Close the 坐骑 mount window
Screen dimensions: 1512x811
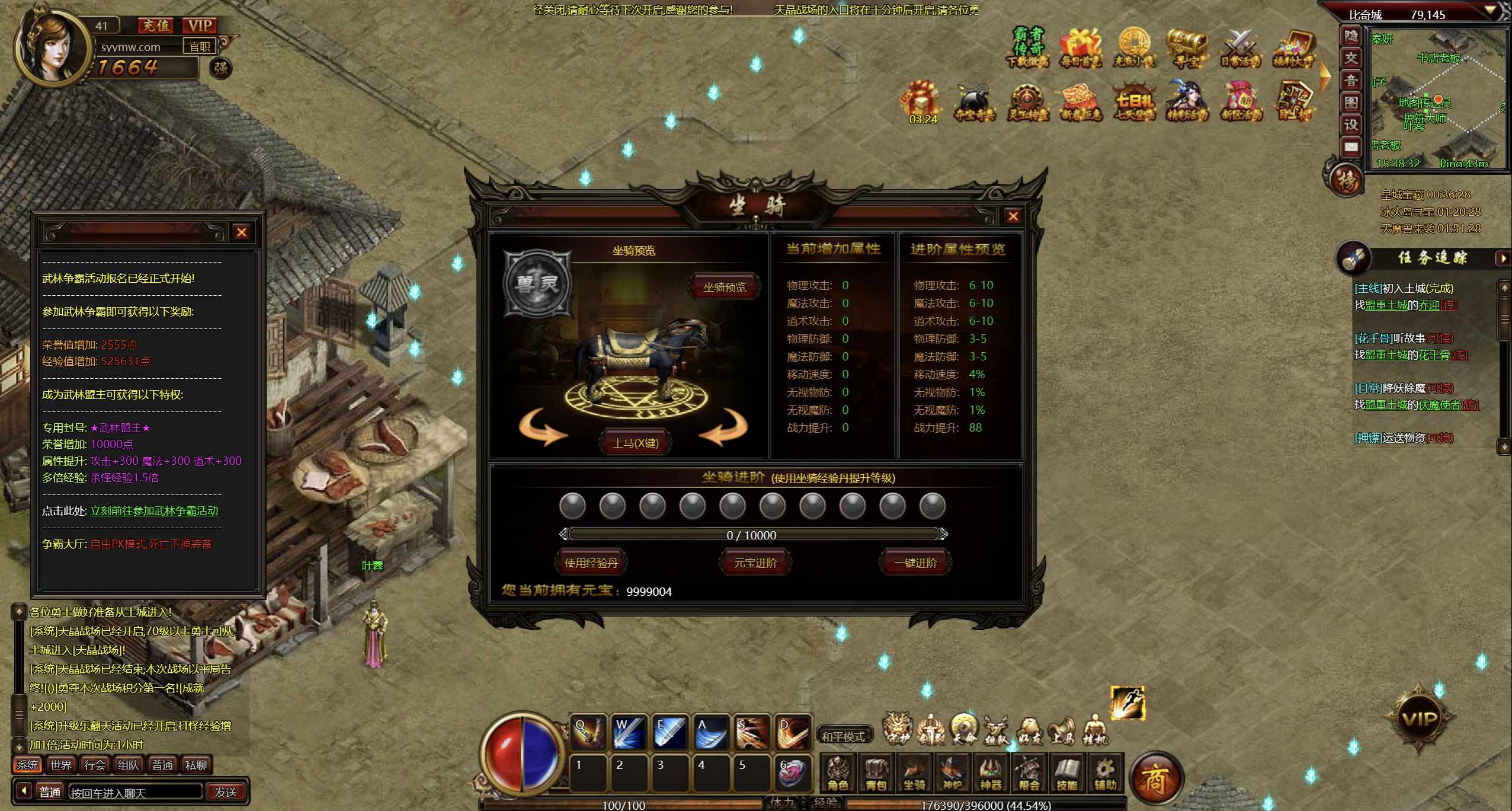(1013, 216)
